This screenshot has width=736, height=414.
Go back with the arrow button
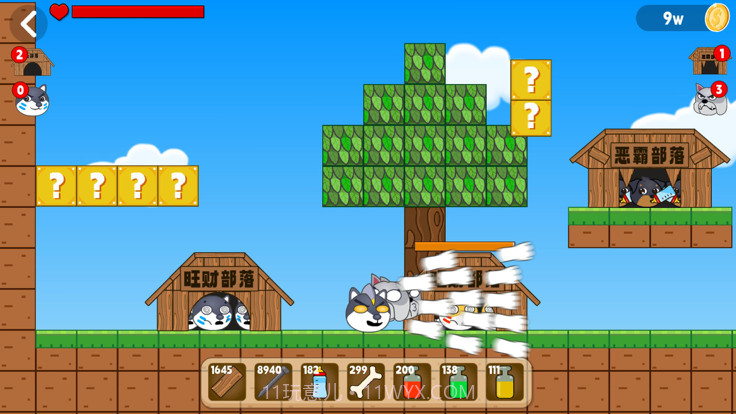tap(28, 24)
